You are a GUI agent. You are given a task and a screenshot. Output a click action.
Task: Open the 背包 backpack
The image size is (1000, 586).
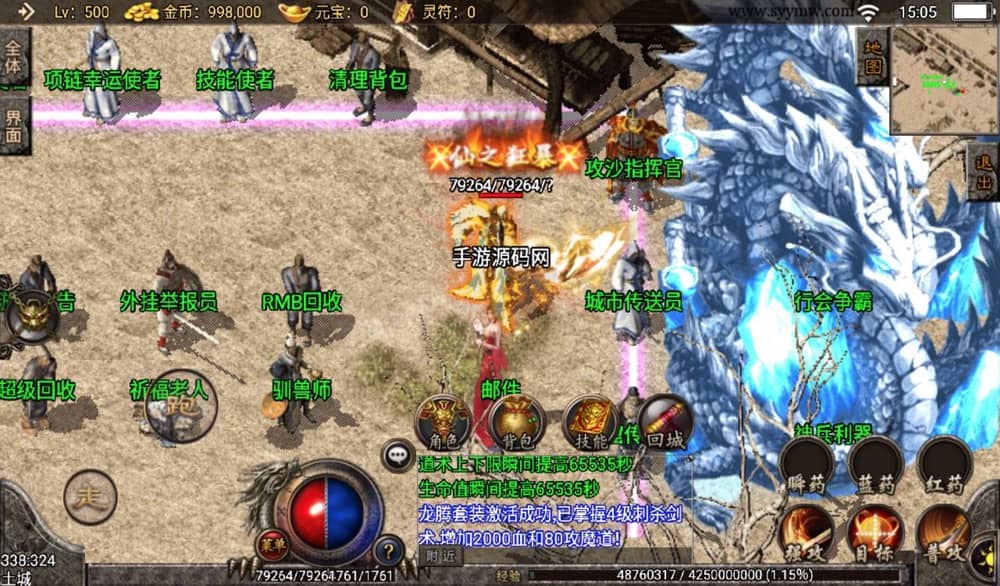[x=517, y=422]
